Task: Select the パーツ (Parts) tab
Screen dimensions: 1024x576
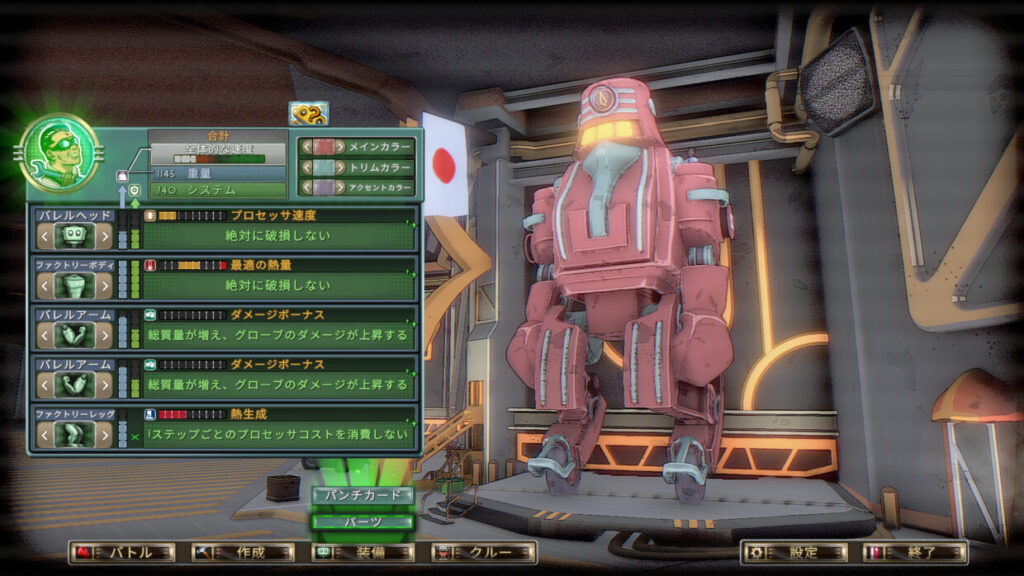Action: click(362, 521)
